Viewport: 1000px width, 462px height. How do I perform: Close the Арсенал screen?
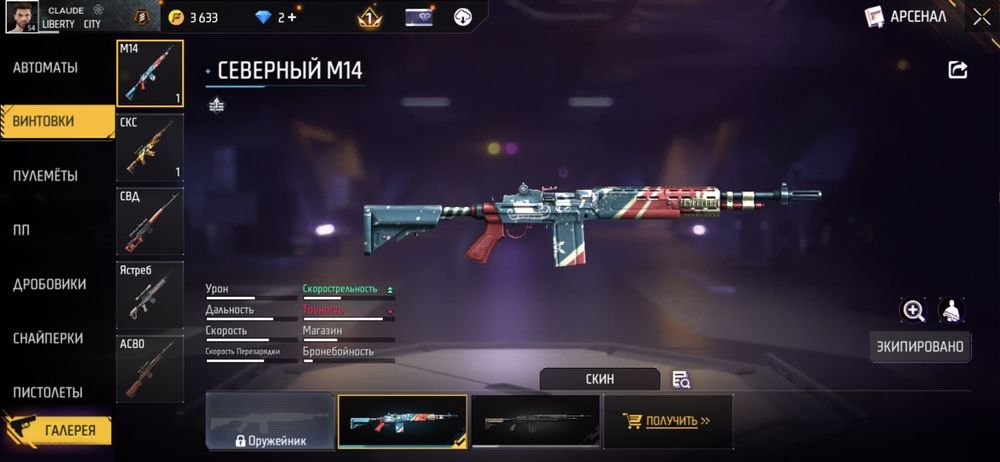(x=980, y=16)
